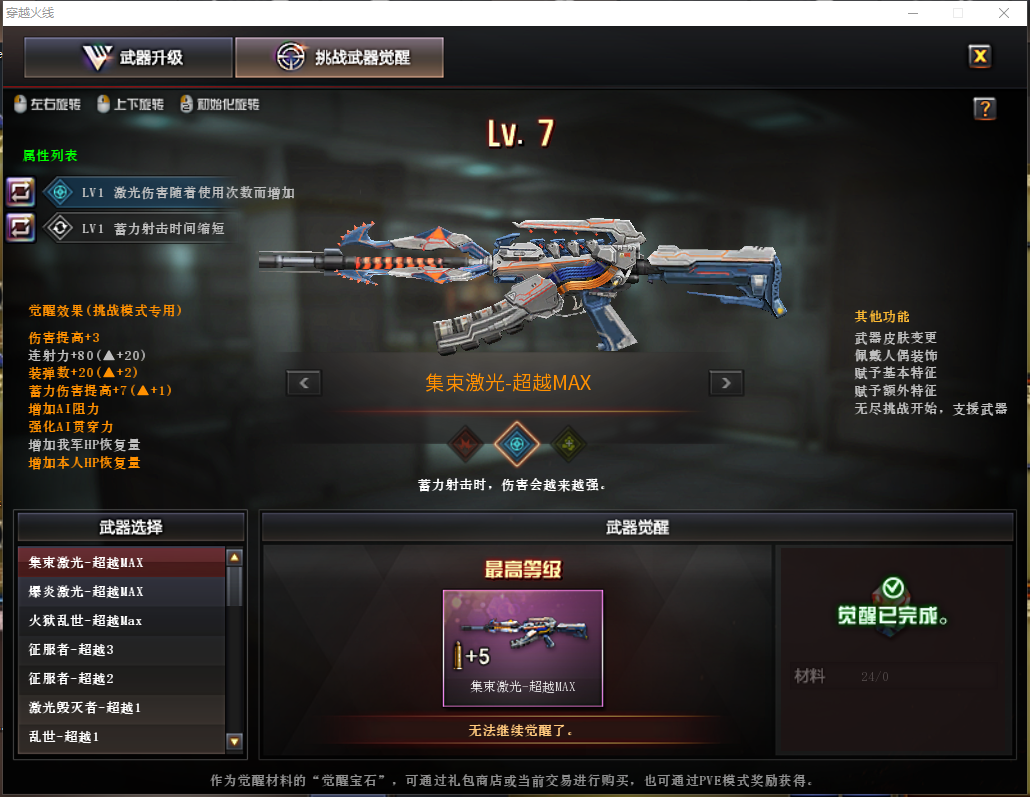The width and height of the screenshot is (1030, 797).
Task: Select the green awakening trait icon
Action: 569,443
